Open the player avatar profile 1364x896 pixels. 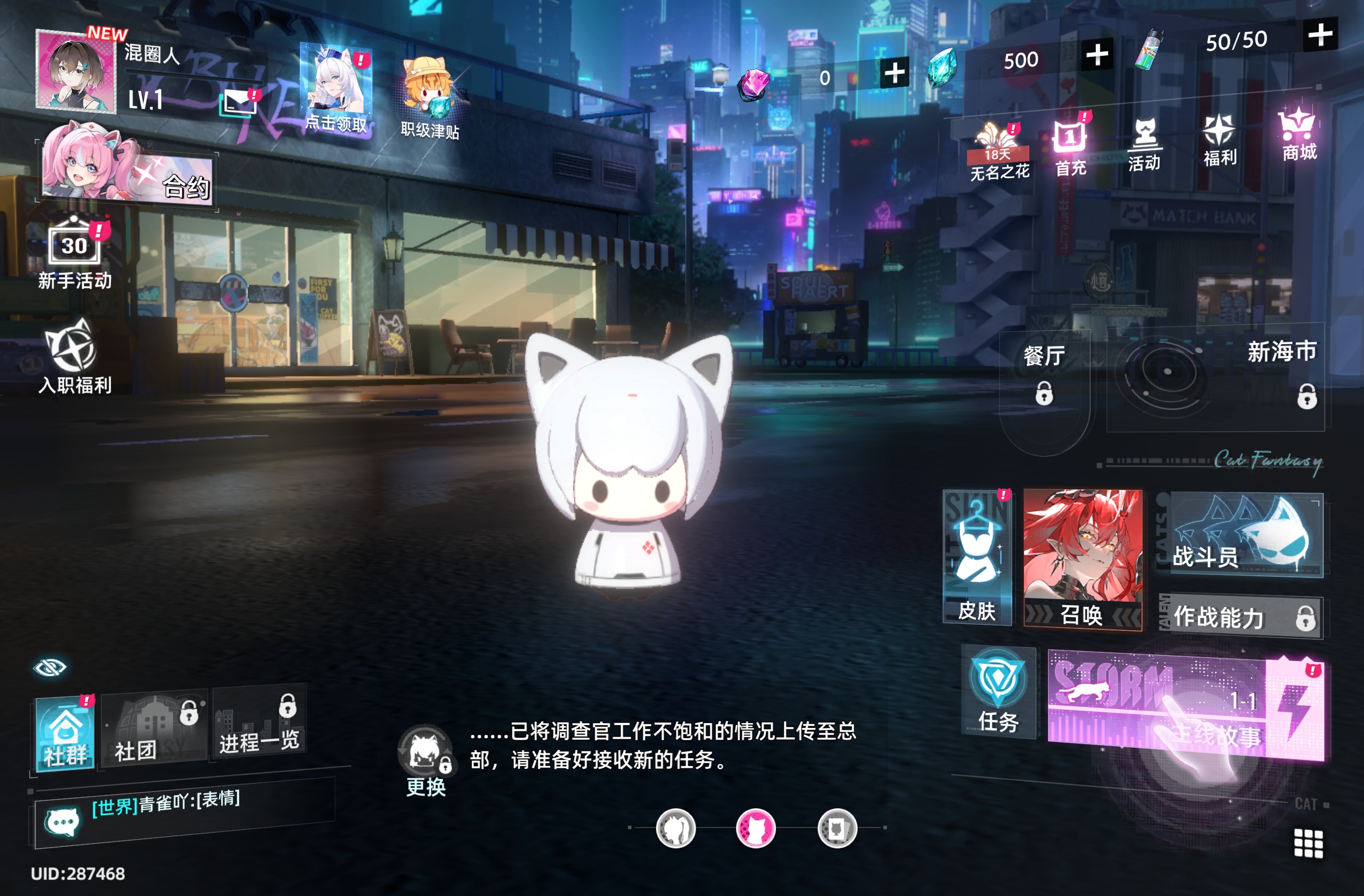click(x=75, y=72)
